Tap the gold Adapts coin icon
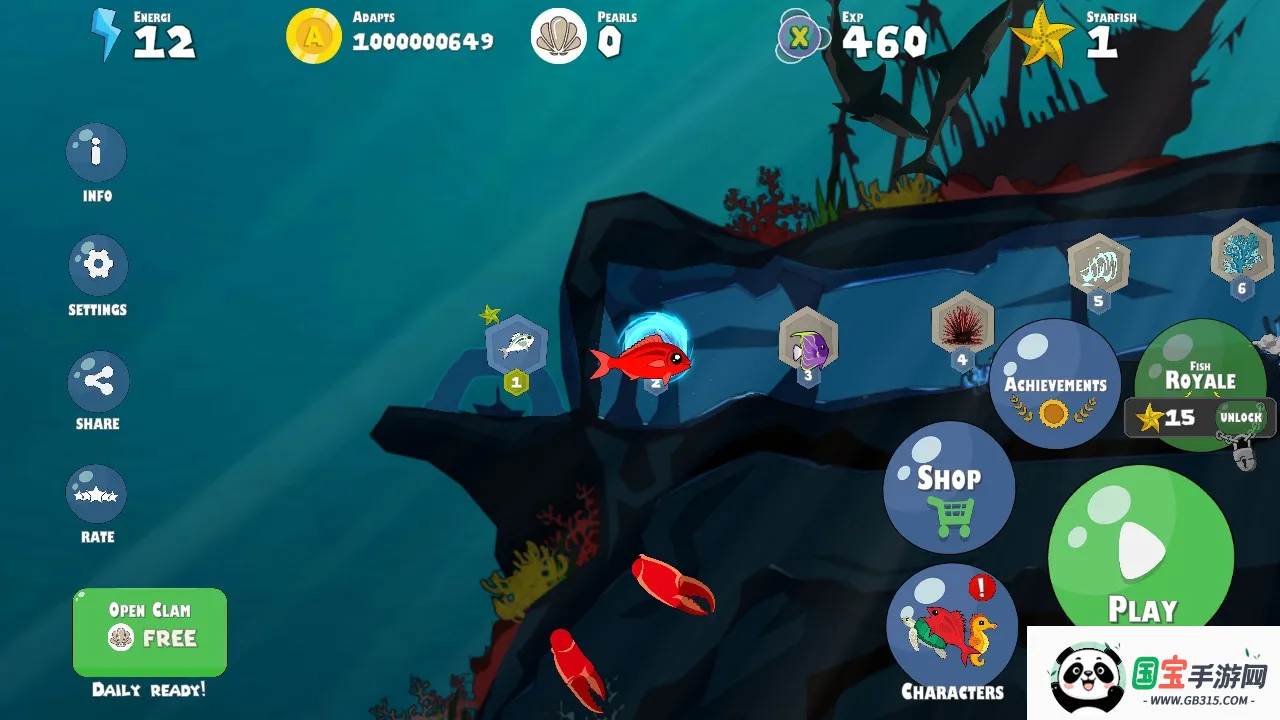Image resolution: width=1280 pixels, height=720 pixels. 314,37
